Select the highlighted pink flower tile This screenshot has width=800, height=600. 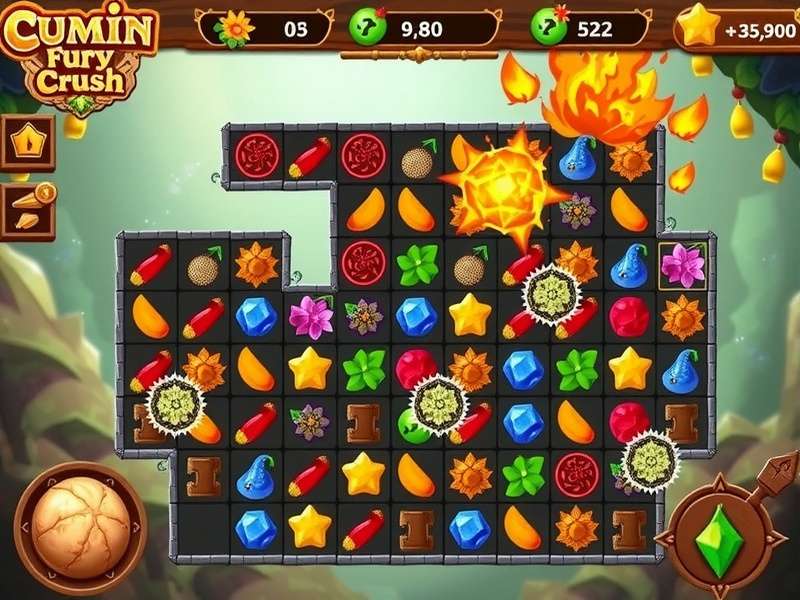(x=683, y=265)
